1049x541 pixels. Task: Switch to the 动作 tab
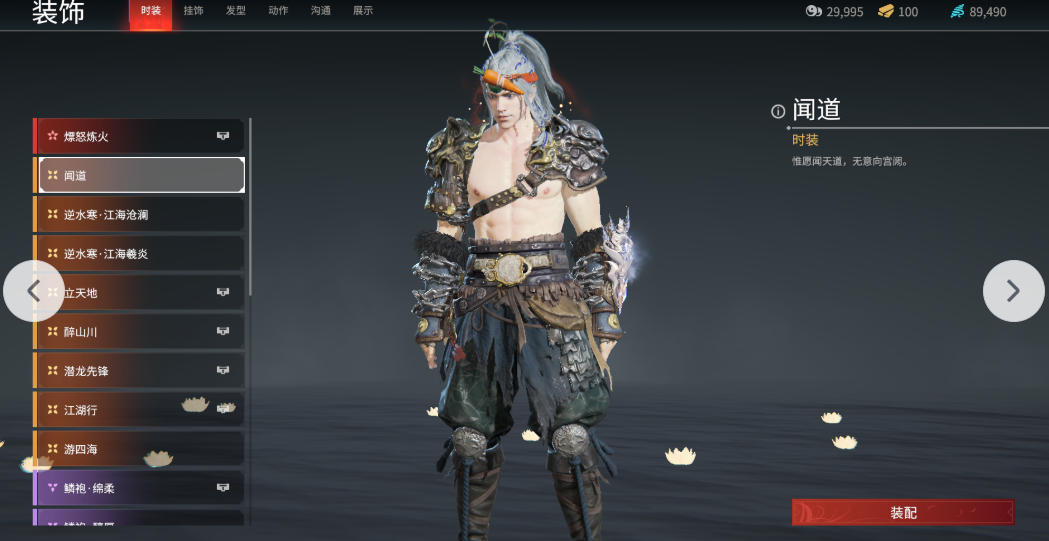tap(278, 11)
